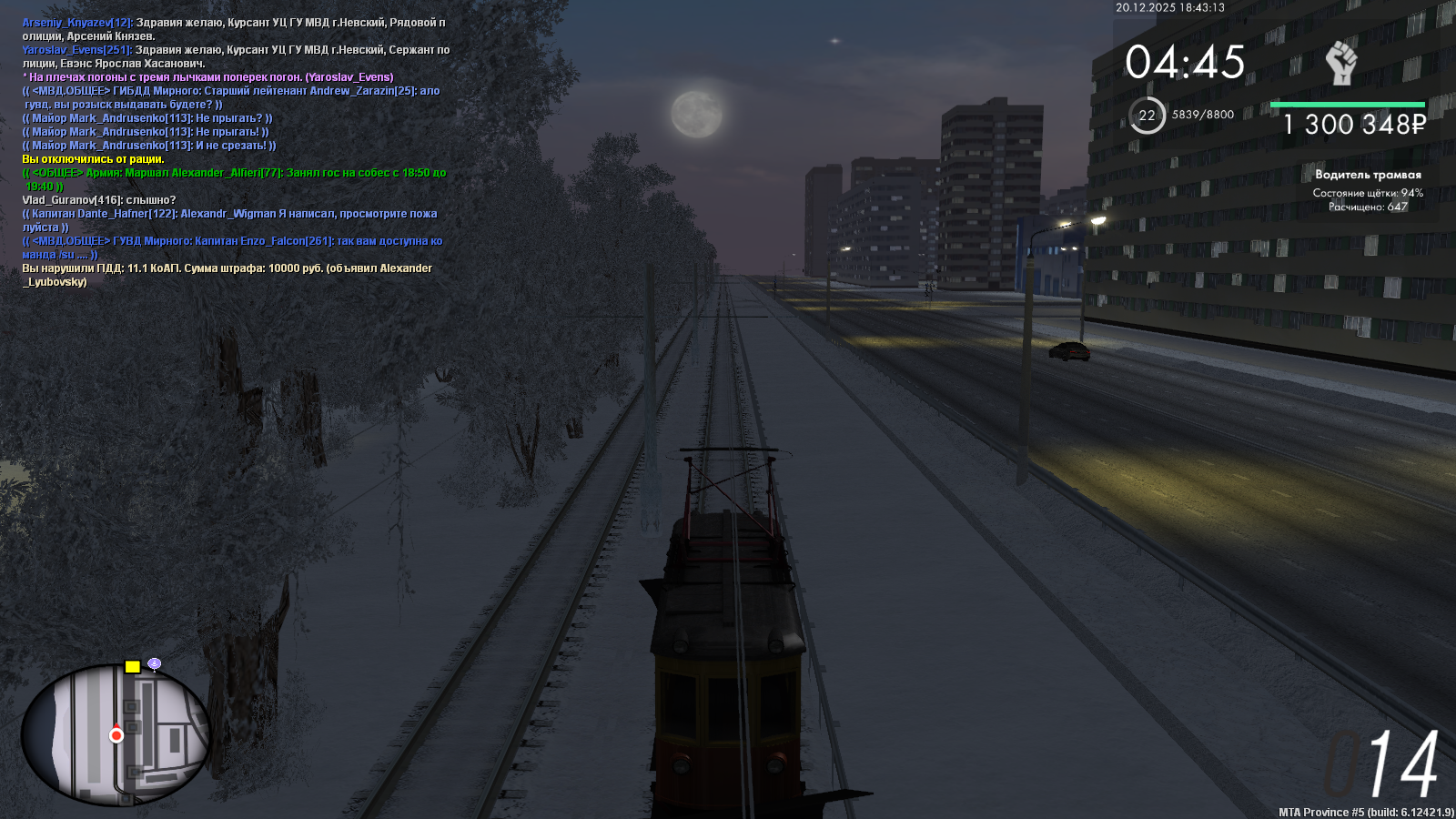Click the chat message log
Viewport: 1456px width, 819px height.
[235, 152]
